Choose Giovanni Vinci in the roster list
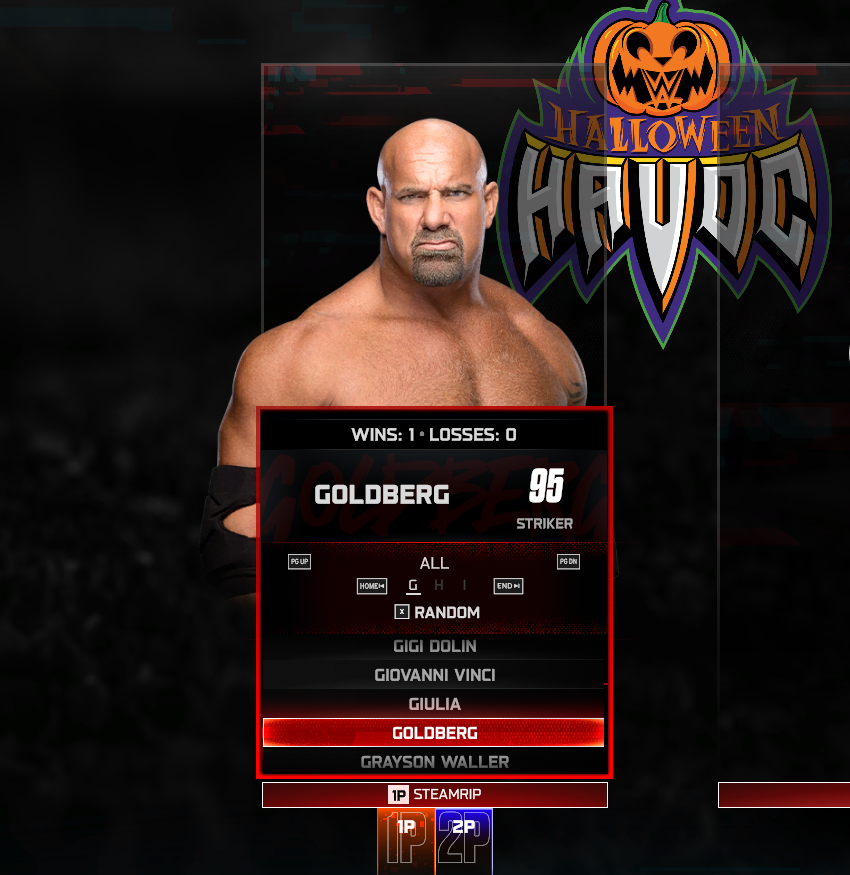Image resolution: width=850 pixels, height=875 pixels. pyautogui.click(x=434, y=675)
